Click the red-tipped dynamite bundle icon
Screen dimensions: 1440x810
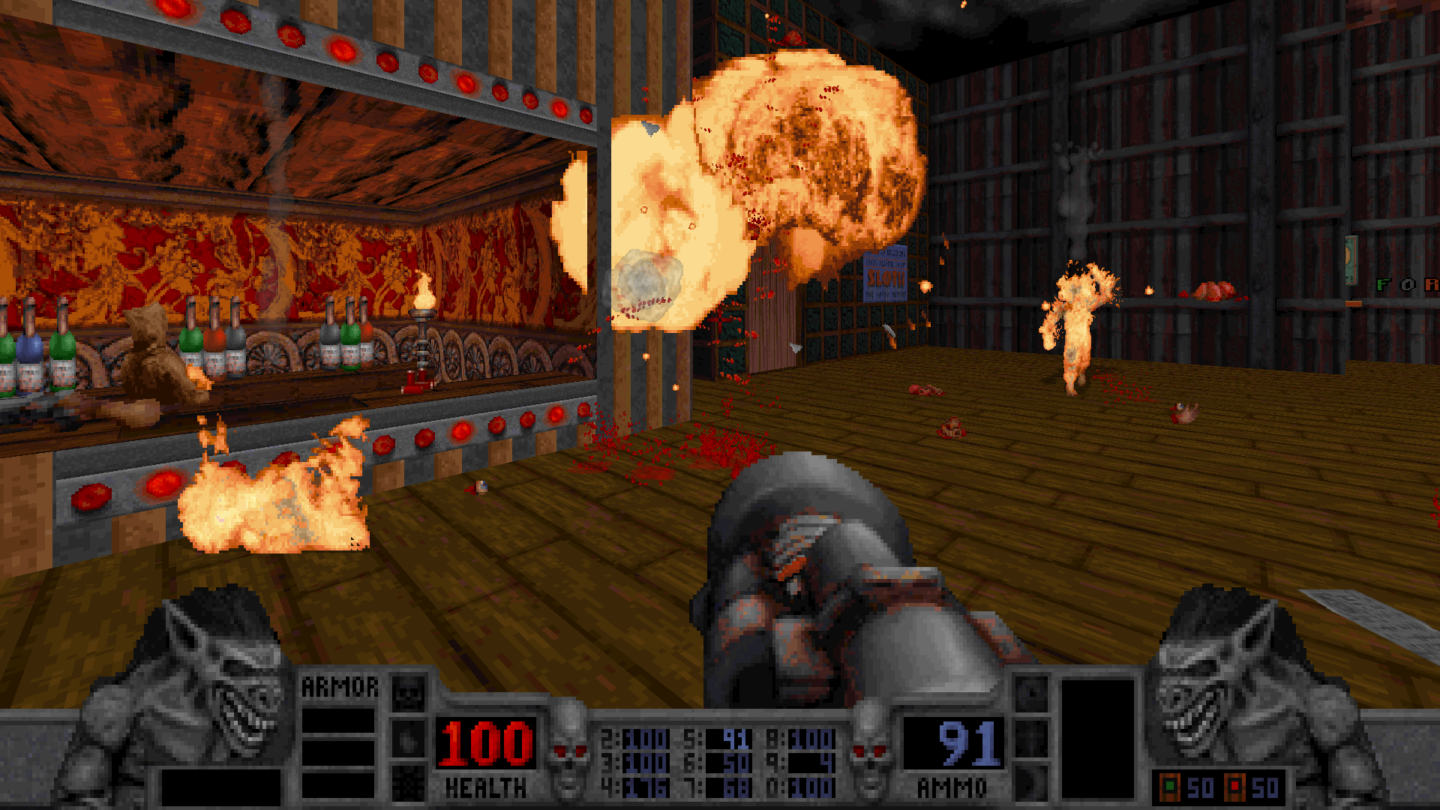coord(1234,785)
